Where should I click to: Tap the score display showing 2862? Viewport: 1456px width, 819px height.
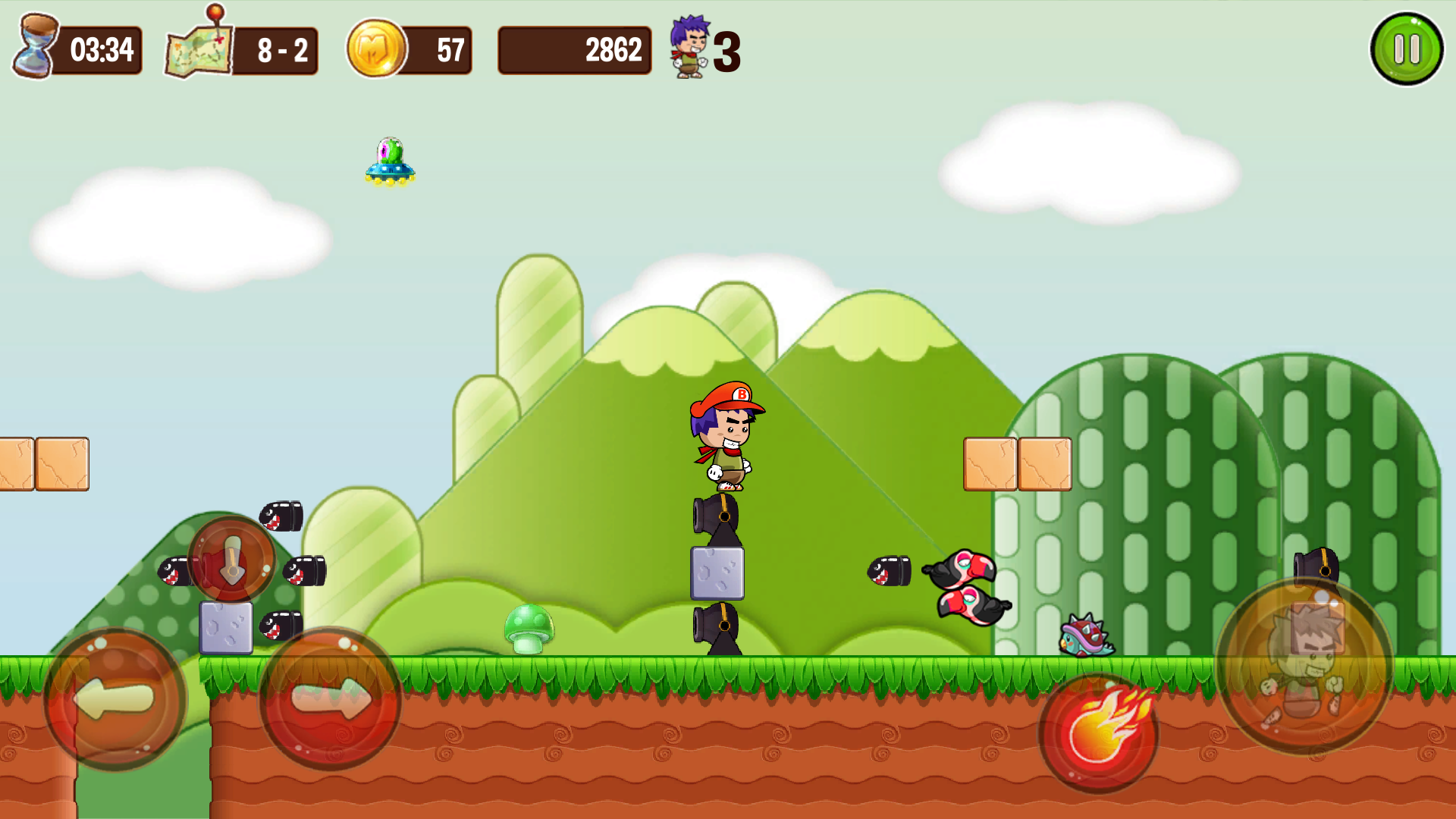pyautogui.click(x=613, y=50)
